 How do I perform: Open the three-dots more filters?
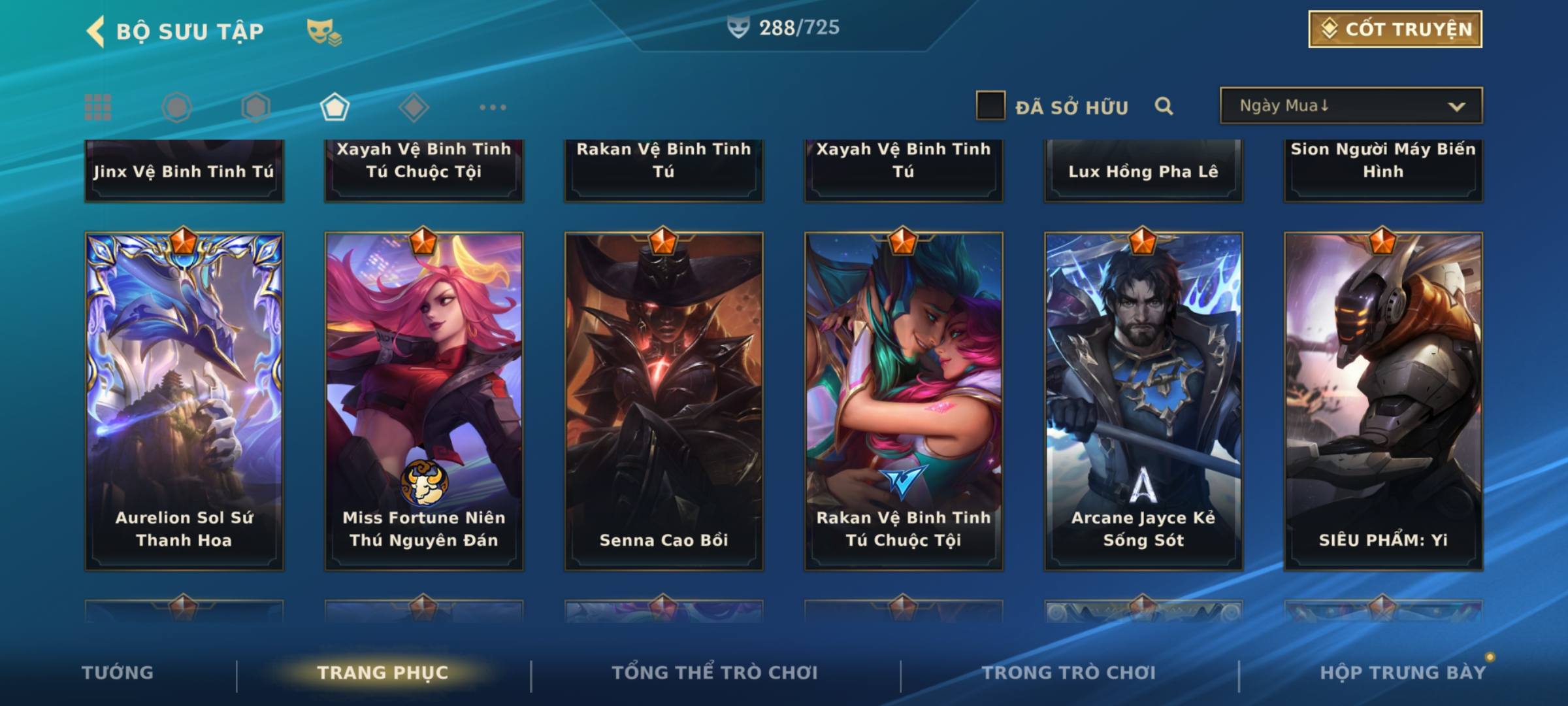point(493,107)
